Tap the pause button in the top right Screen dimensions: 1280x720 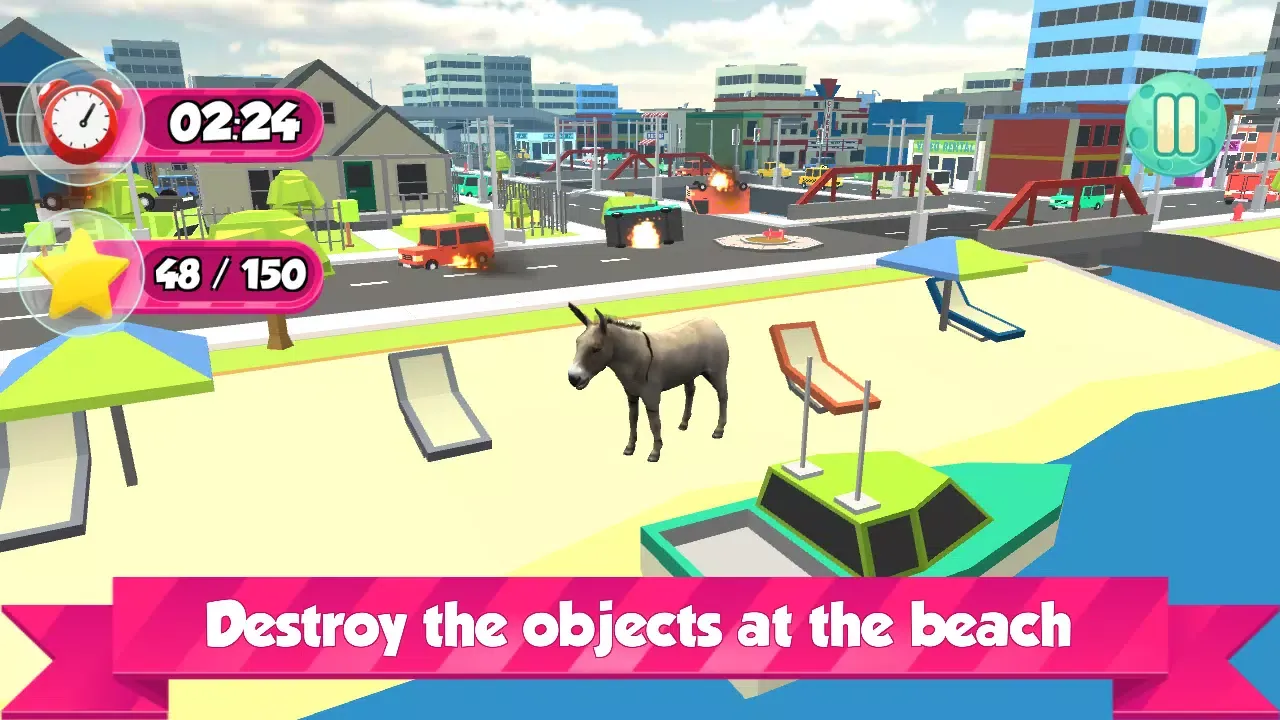tap(1176, 121)
